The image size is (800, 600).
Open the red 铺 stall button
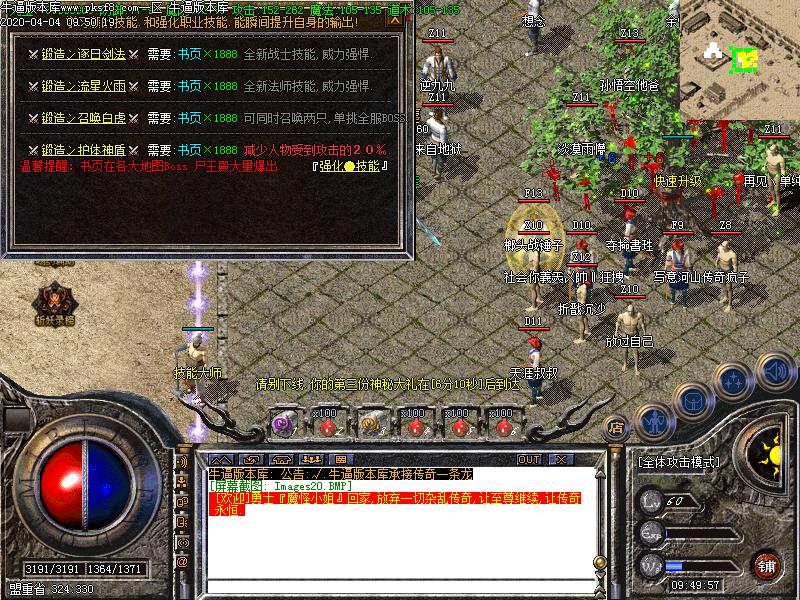[x=767, y=565]
